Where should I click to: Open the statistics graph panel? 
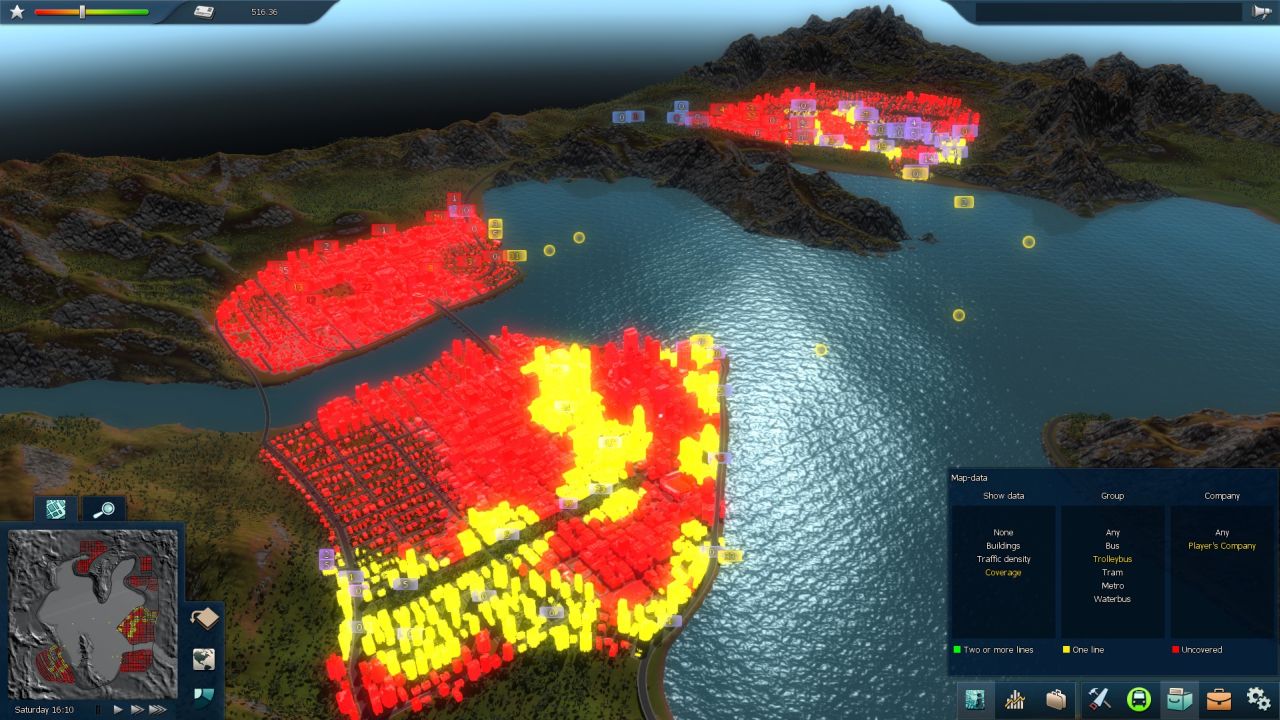point(1013,699)
